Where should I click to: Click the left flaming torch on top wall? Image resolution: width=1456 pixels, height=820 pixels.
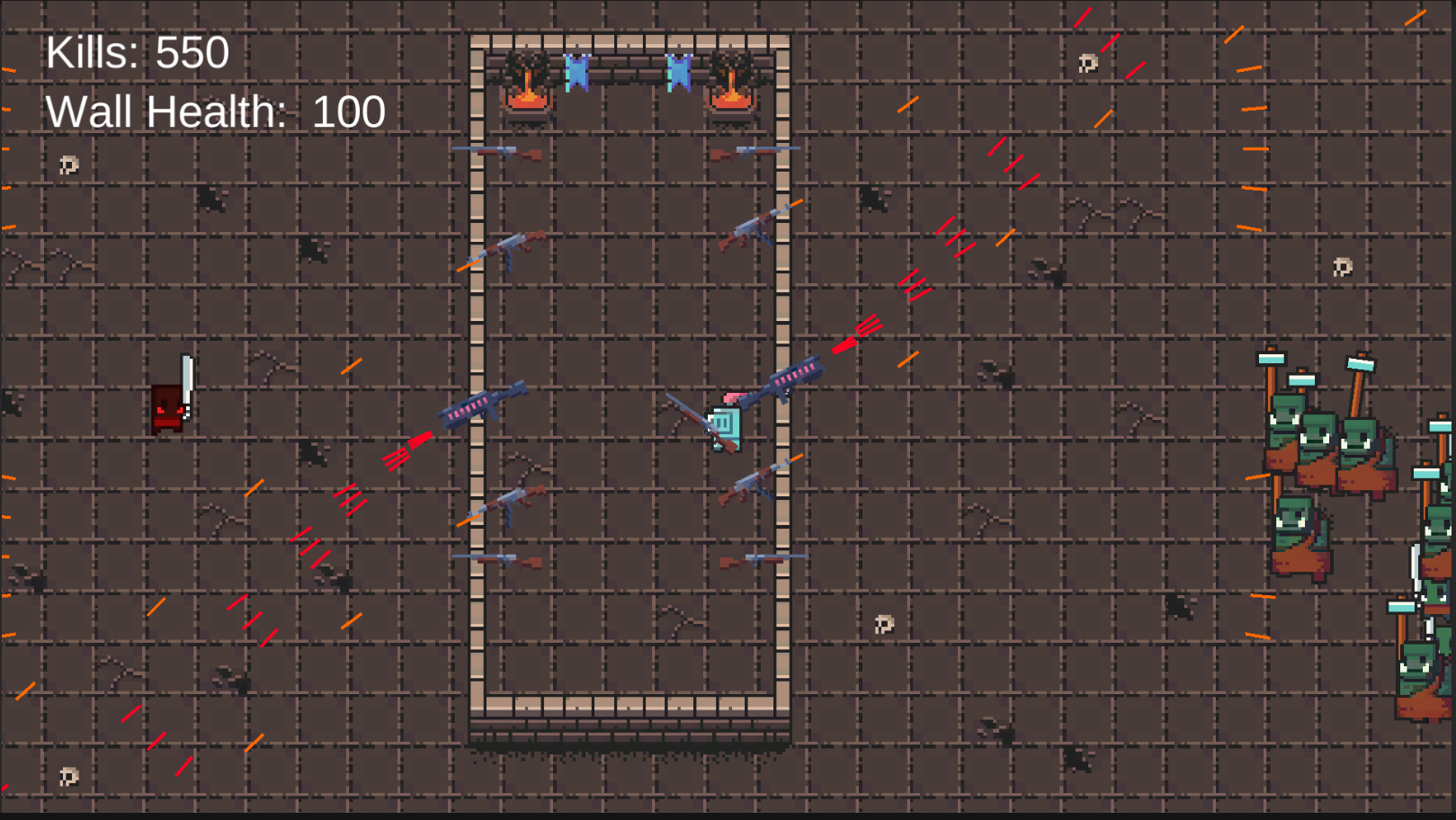[526, 85]
